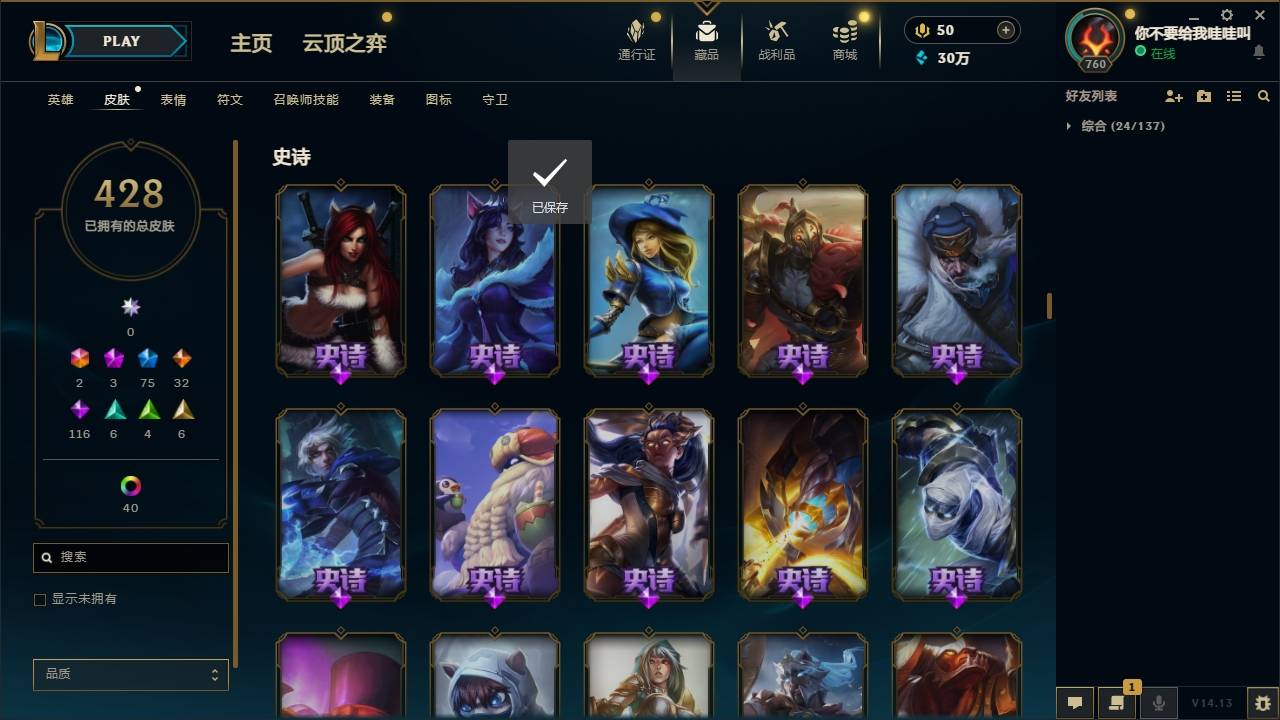
Task: Select the chroma color wheel icon
Action: [130, 487]
